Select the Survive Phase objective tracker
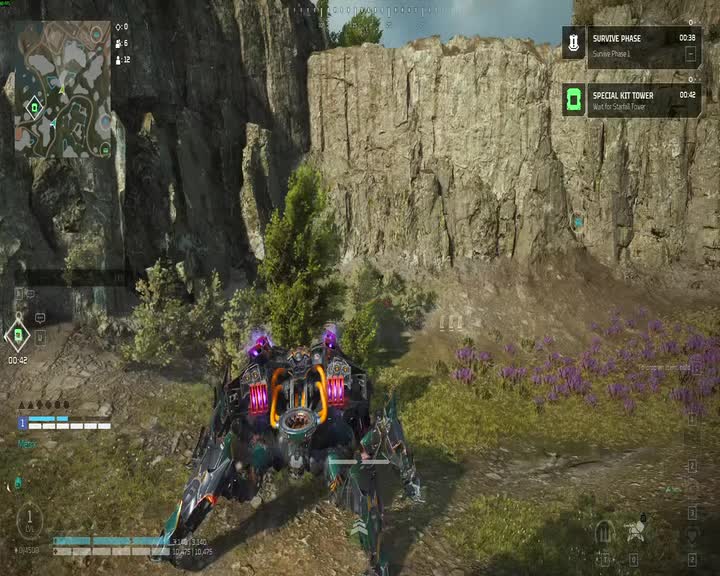 pyautogui.click(x=630, y=43)
